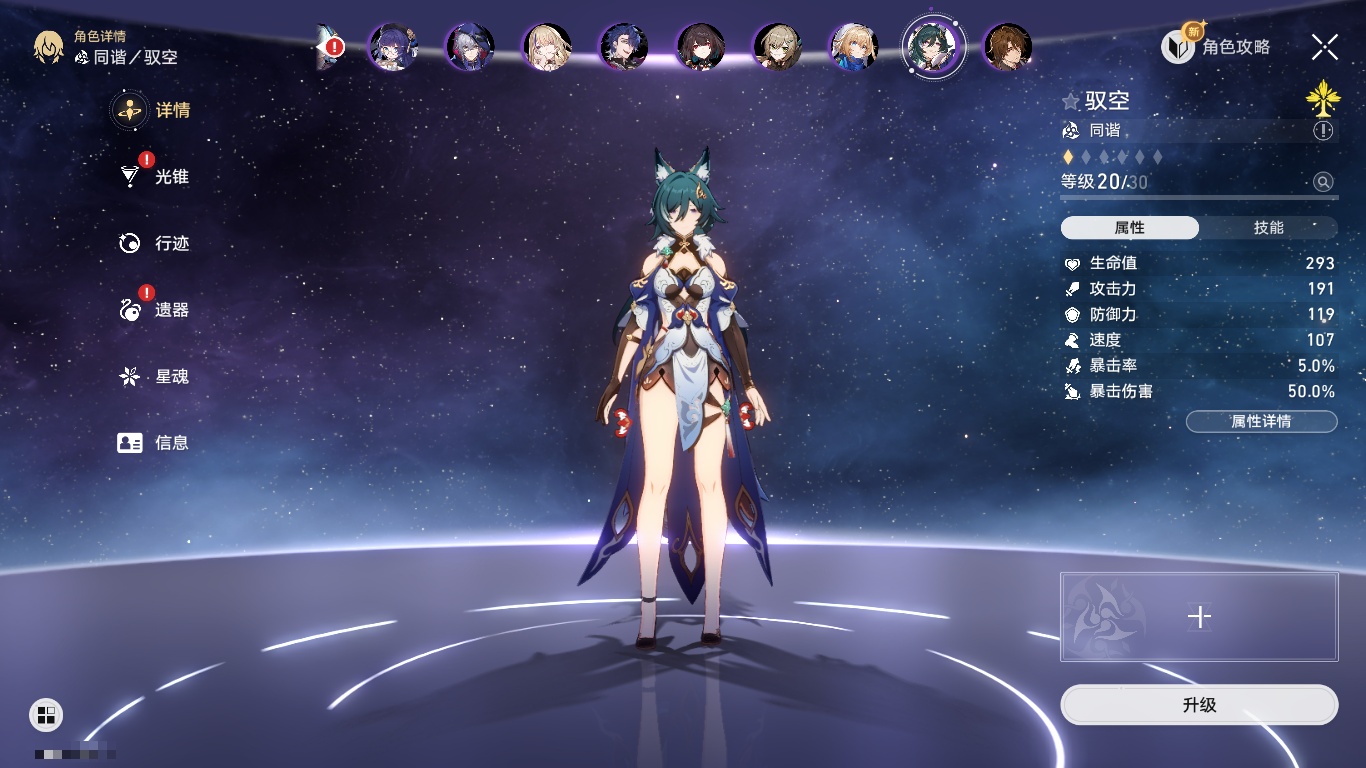This screenshot has height=768, width=1366.
Task: Select the first purple-haired character portrait
Action: coord(393,47)
